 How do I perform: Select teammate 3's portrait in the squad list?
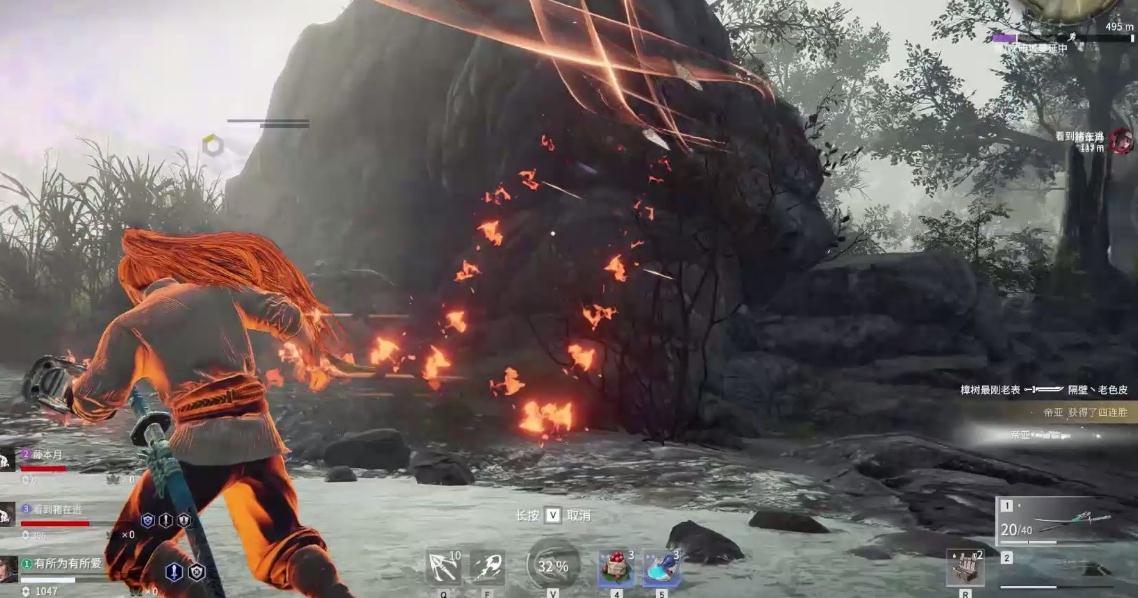click(x=8, y=514)
